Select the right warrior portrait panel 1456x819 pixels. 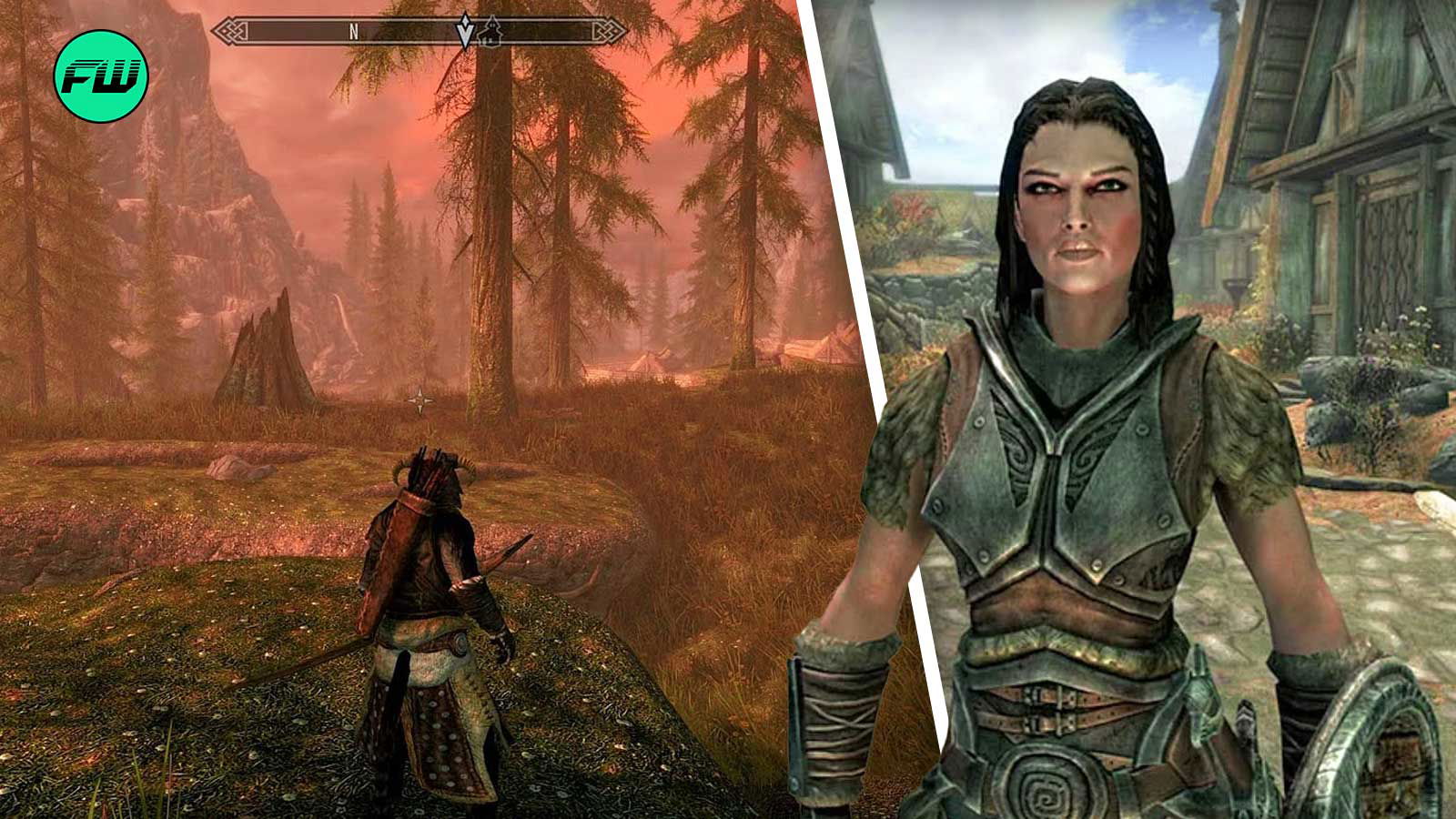point(1137,409)
